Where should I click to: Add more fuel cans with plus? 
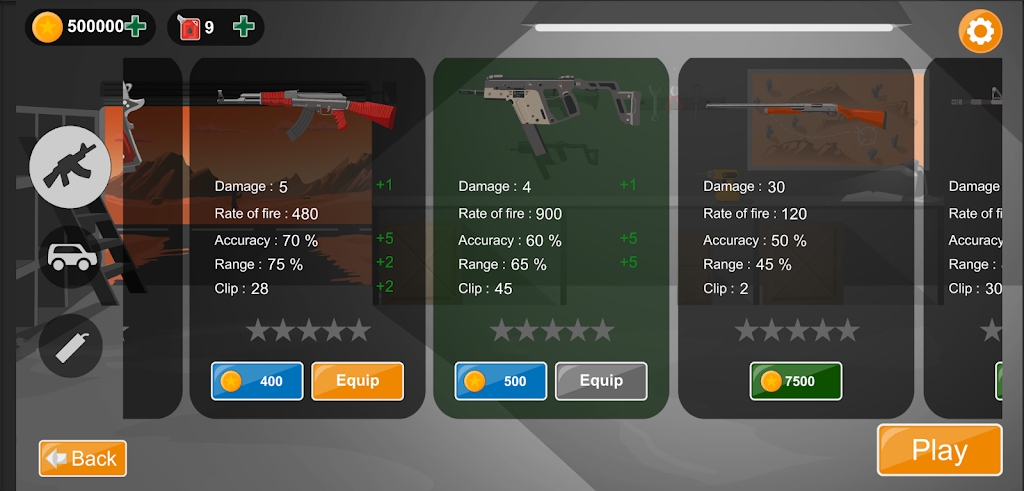(243, 27)
